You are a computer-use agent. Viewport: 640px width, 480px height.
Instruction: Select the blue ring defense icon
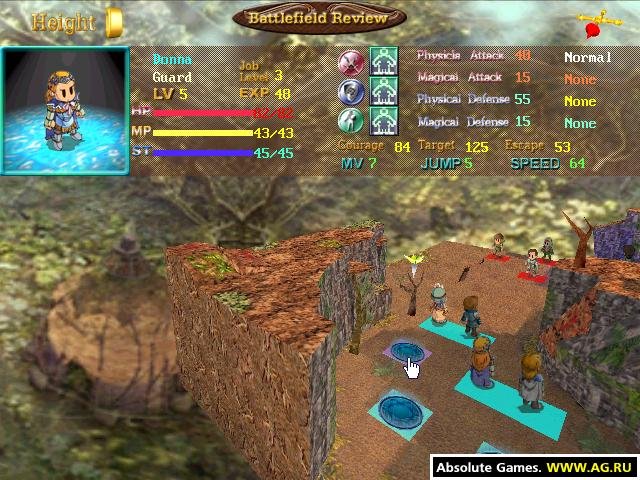click(350, 92)
